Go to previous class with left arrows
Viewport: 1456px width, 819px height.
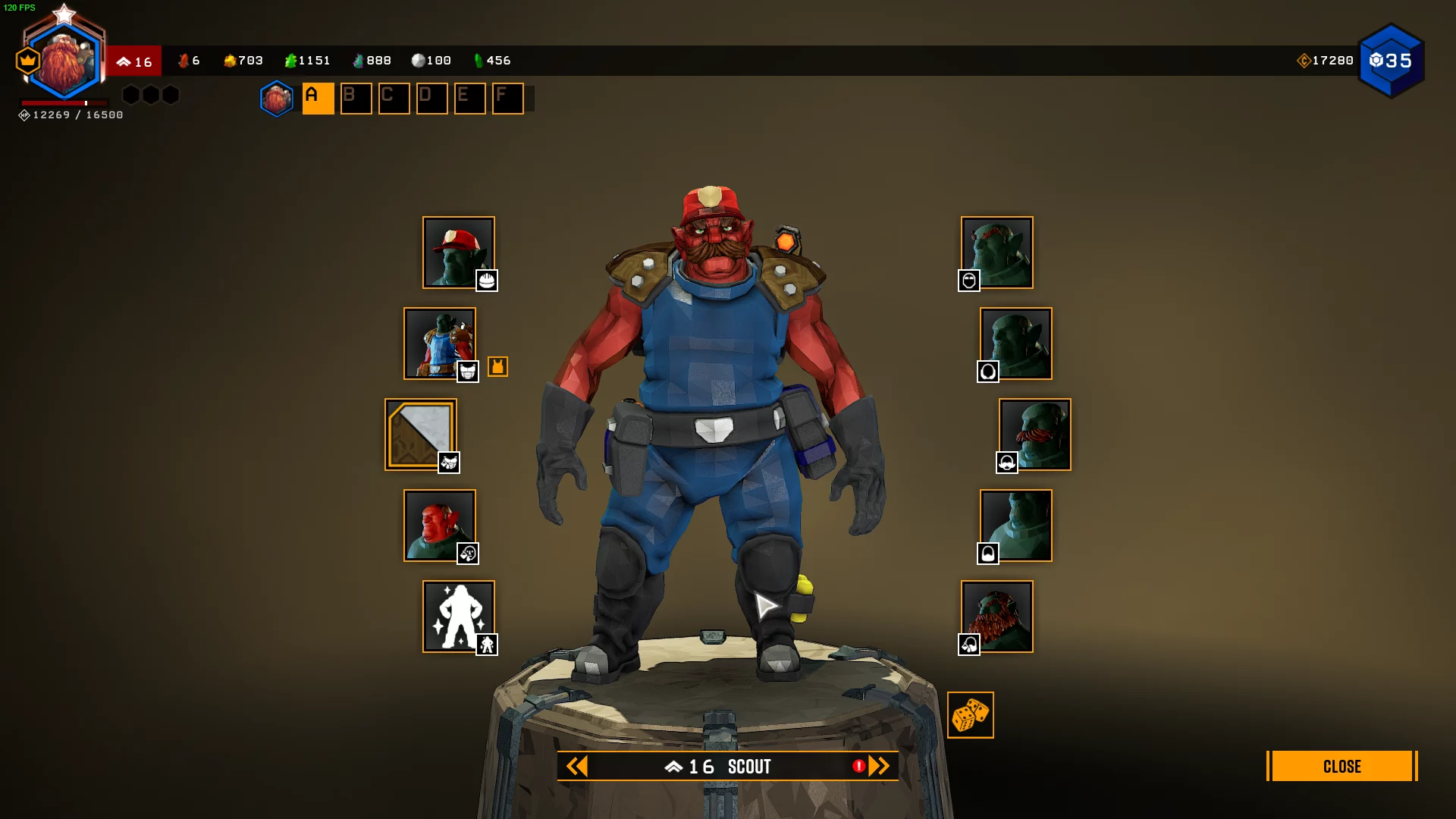click(577, 767)
